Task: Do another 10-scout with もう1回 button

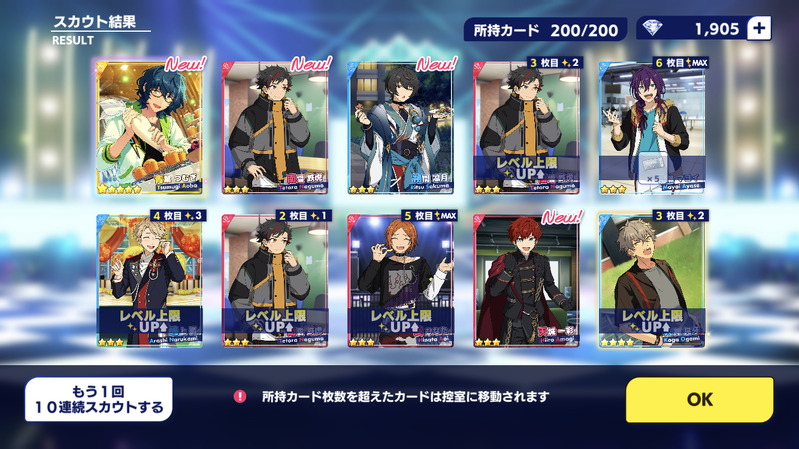Action: [x=98, y=399]
